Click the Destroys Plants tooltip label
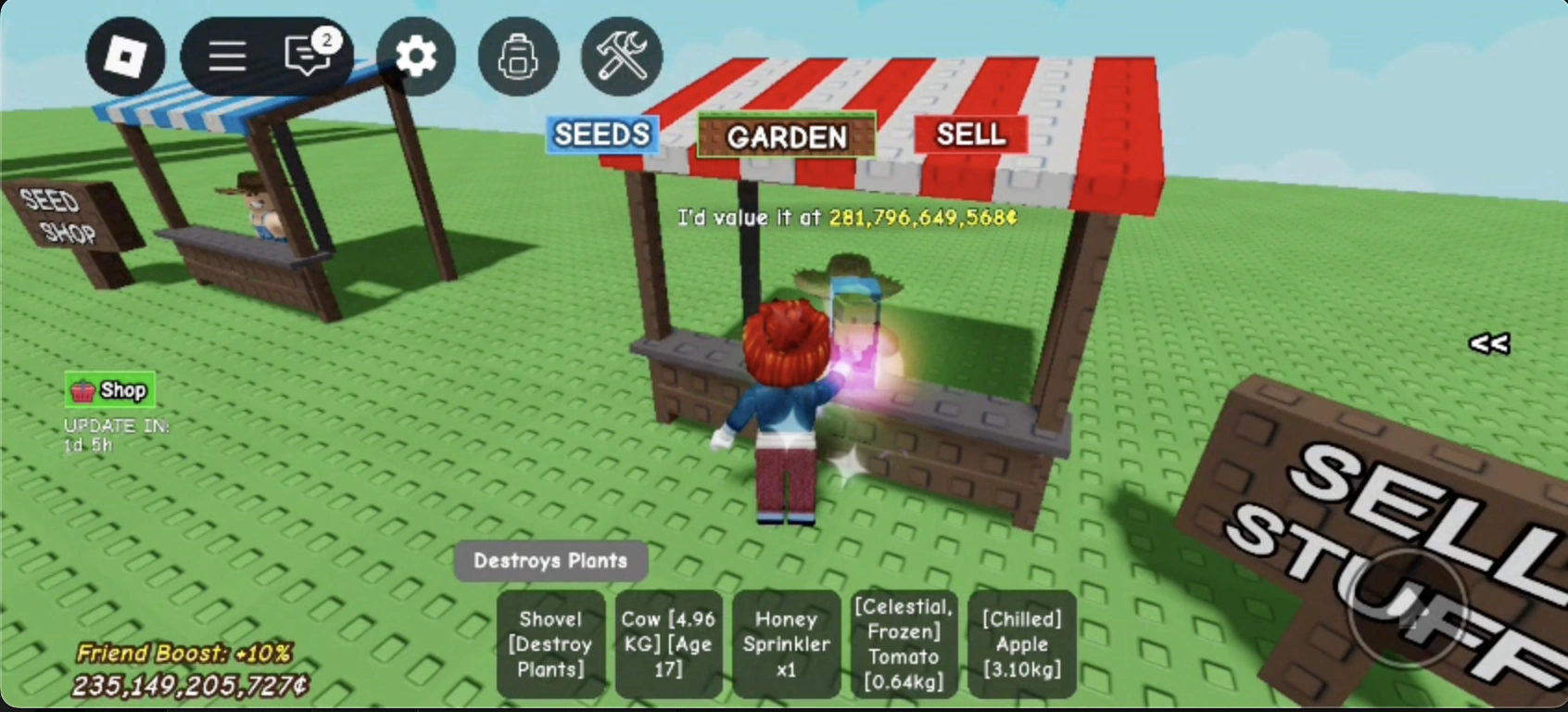 [550, 560]
